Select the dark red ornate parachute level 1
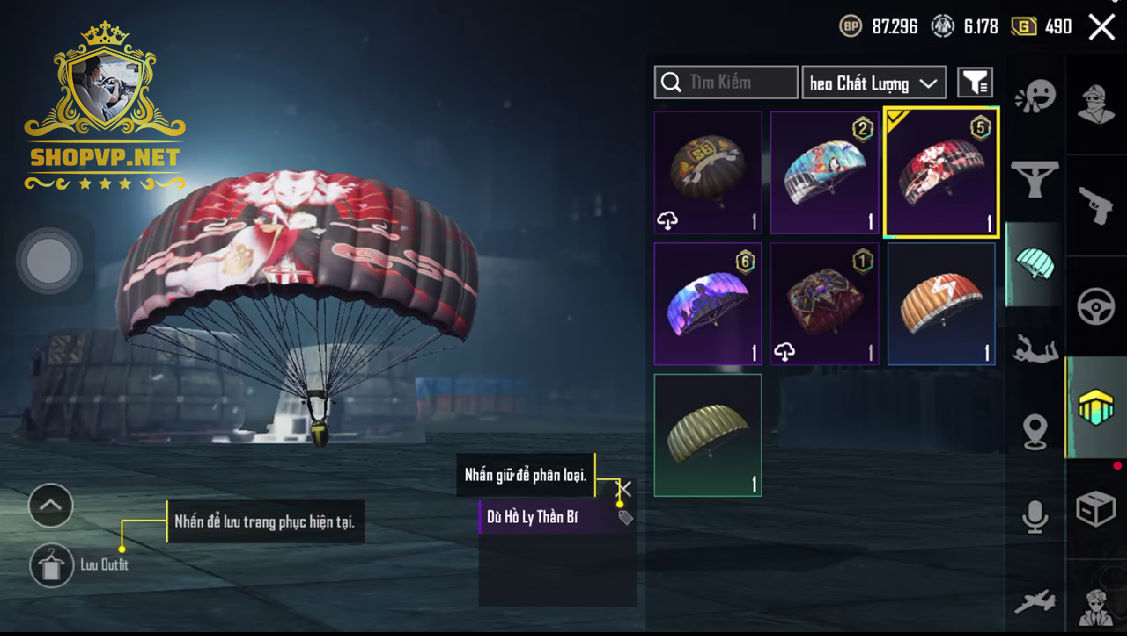1127x636 pixels. 824,304
